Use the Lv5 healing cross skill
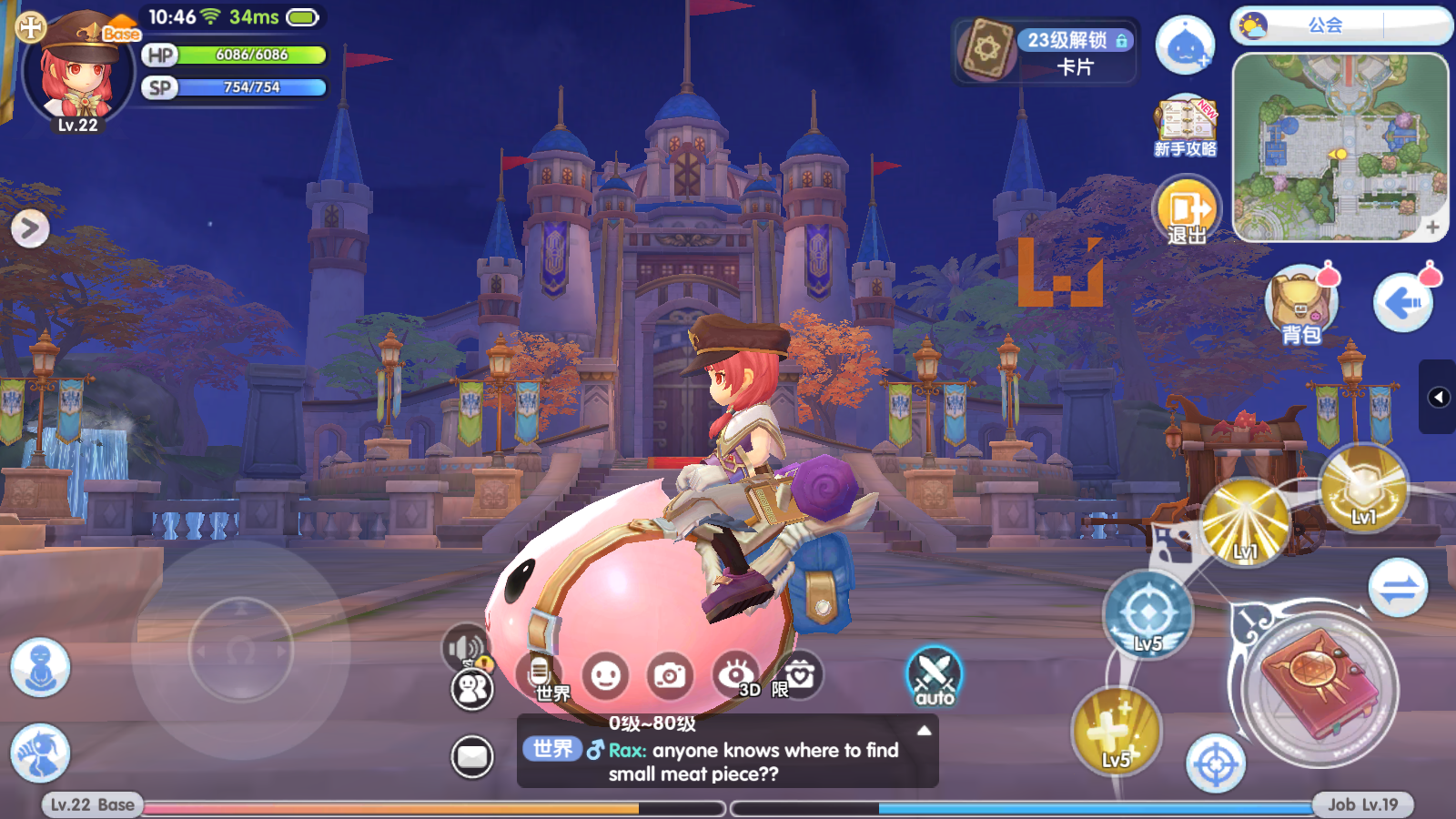The width and height of the screenshot is (1456, 819). coord(1116,731)
